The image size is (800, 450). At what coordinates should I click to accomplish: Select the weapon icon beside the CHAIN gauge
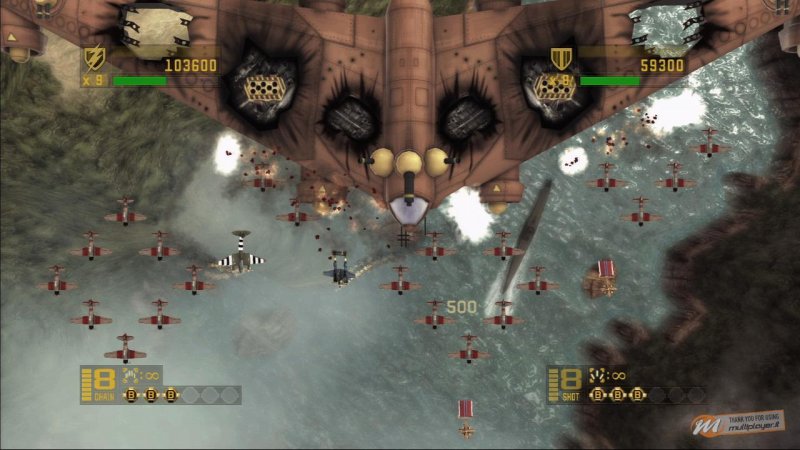point(132,375)
